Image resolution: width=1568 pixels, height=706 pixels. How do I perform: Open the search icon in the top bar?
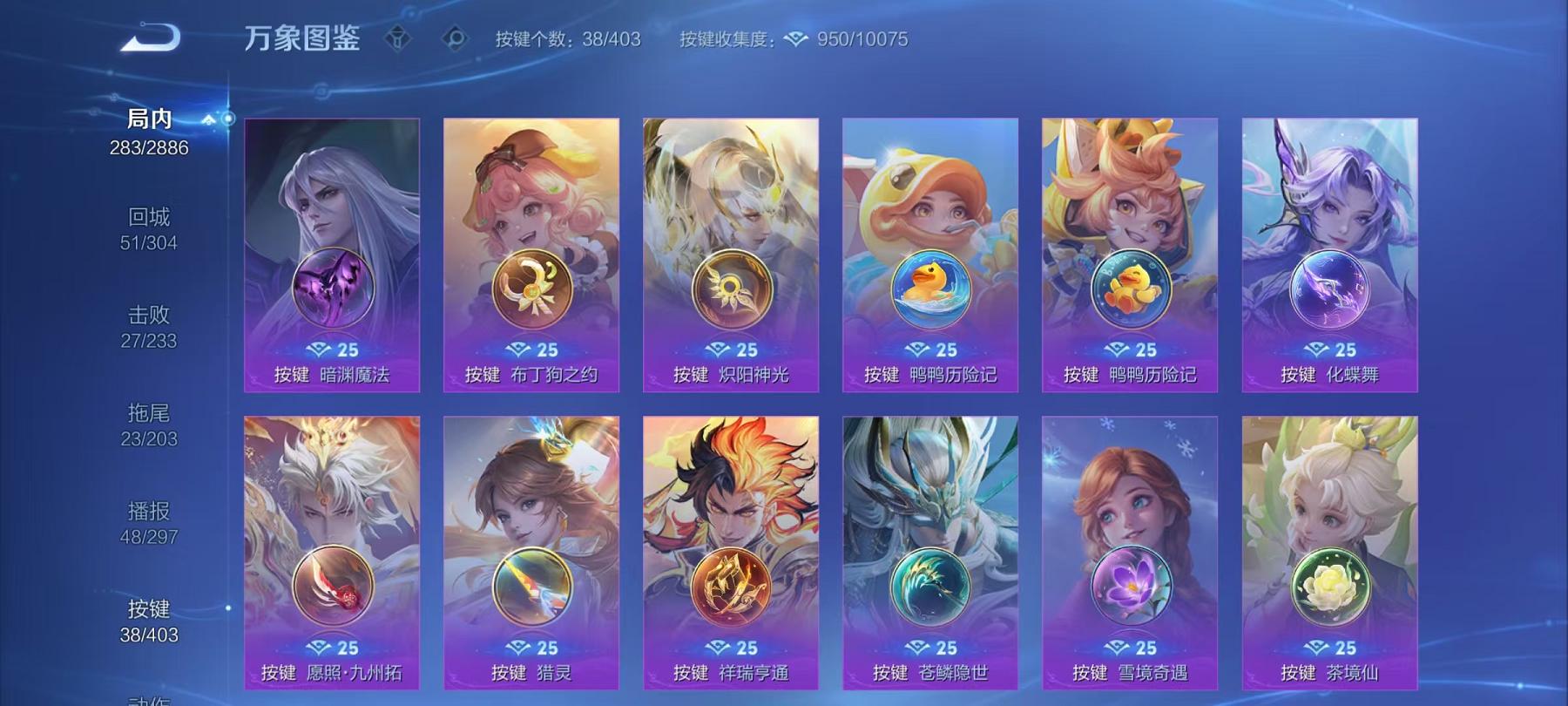click(x=452, y=38)
